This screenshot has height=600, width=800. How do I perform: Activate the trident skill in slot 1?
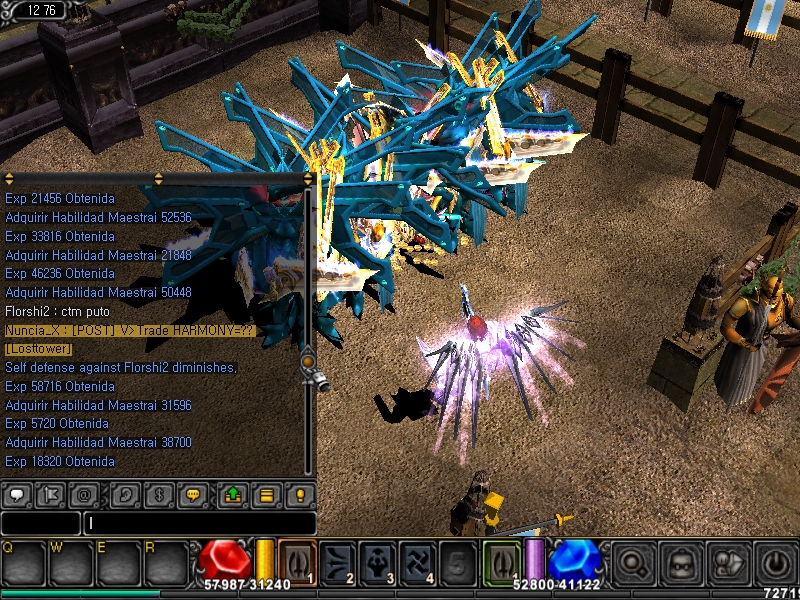tap(296, 561)
